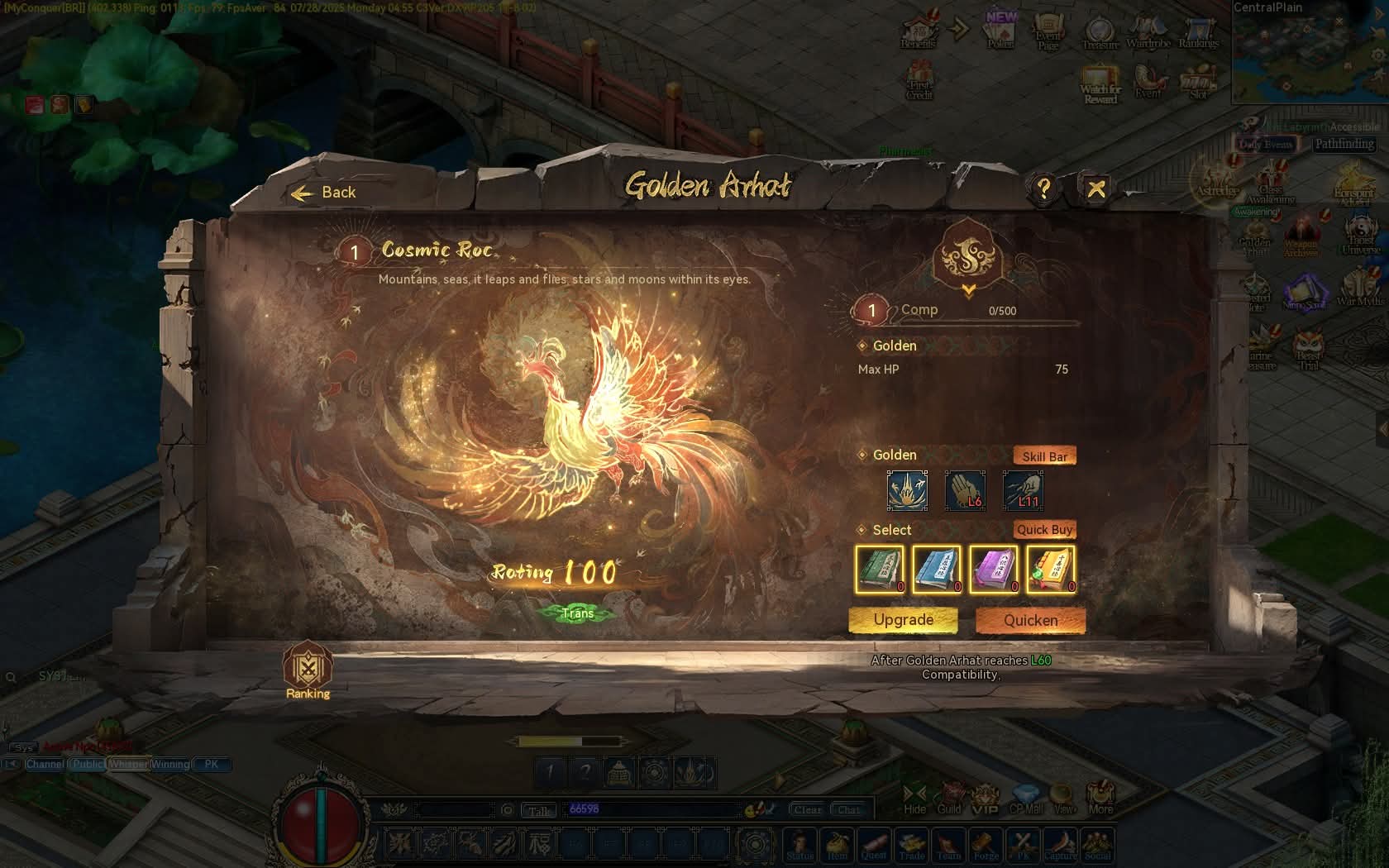Expand the More options icon
The image size is (1389, 868).
coord(1100,799)
